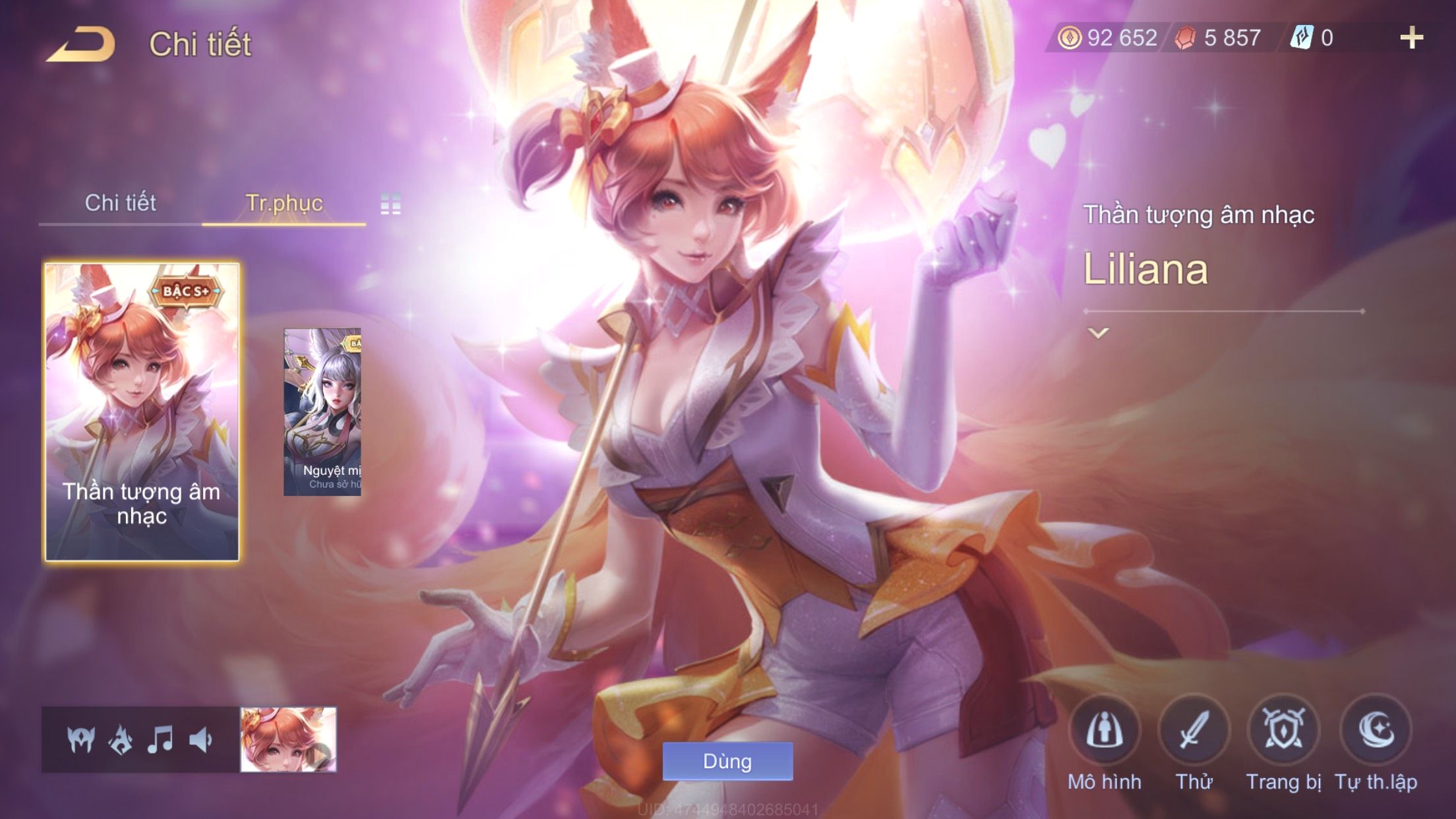Click the speaker sound icon

[x=200, y=740]
